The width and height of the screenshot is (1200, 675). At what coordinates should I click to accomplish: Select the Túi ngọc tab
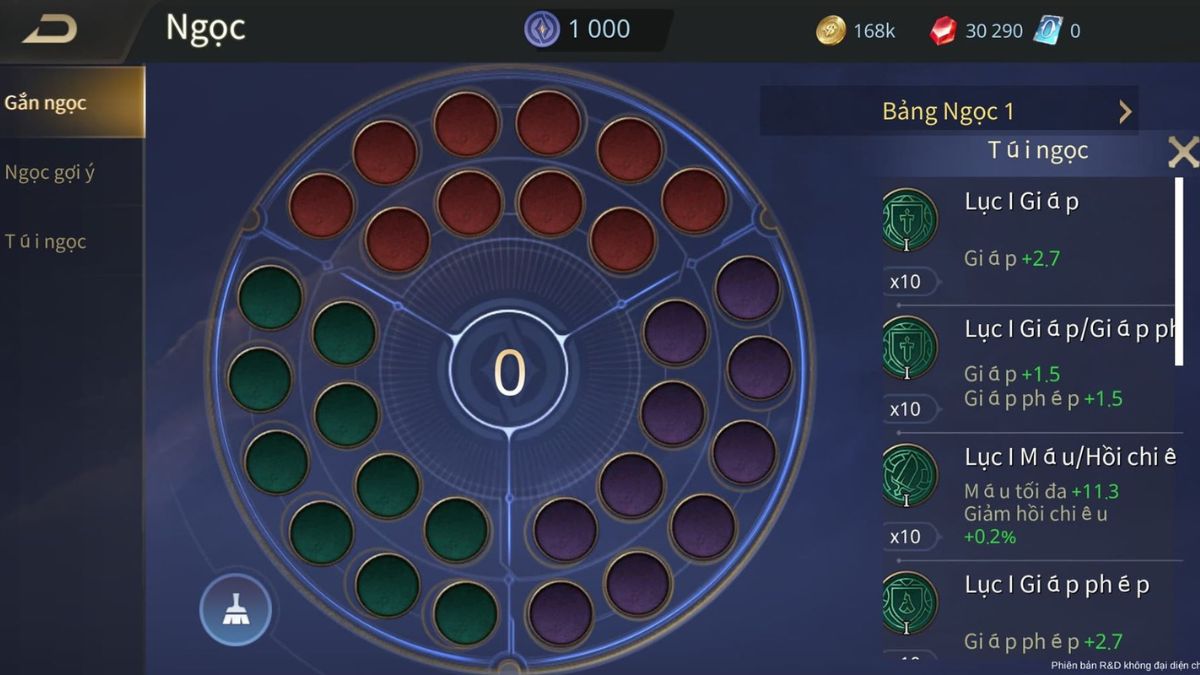pyautogui.click(x=46, y=241)
